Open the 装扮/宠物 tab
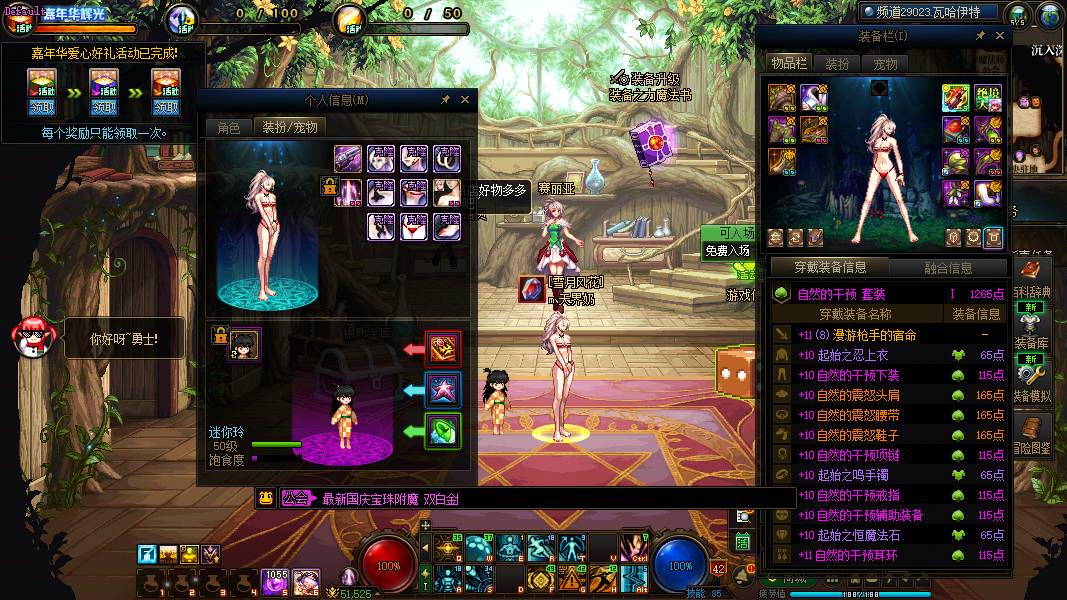This screenshot has width=1067, height=600. pos(290,127)
